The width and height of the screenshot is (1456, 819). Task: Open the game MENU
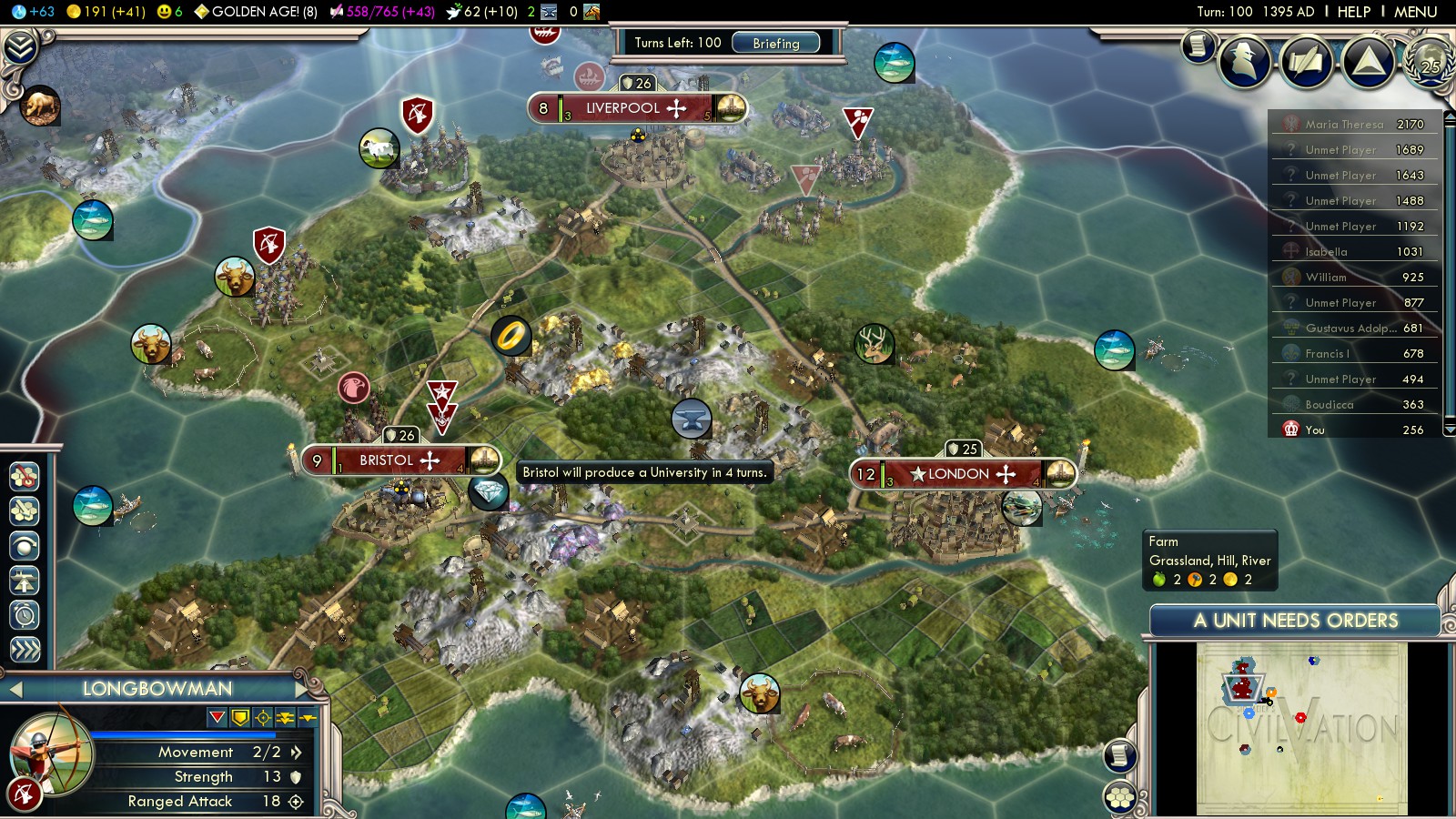1415,12
